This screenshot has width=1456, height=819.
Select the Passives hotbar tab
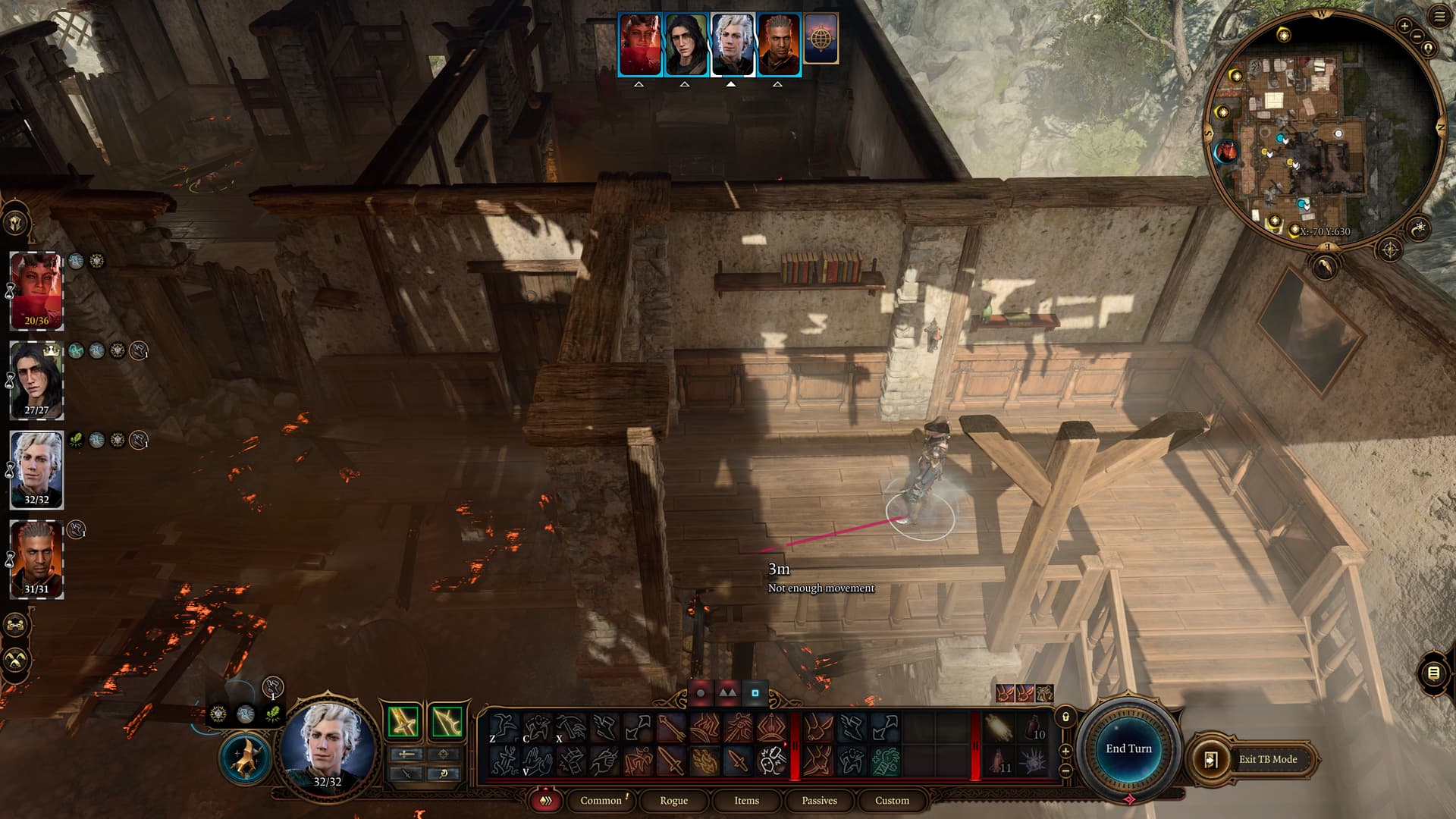pyautogui.click(x=819, y=800)
